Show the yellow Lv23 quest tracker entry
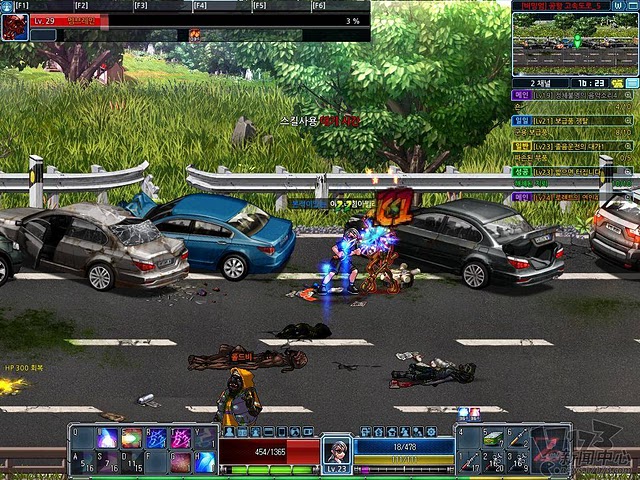Viewport: 640px width, 480px height. [x=570, y=146]
